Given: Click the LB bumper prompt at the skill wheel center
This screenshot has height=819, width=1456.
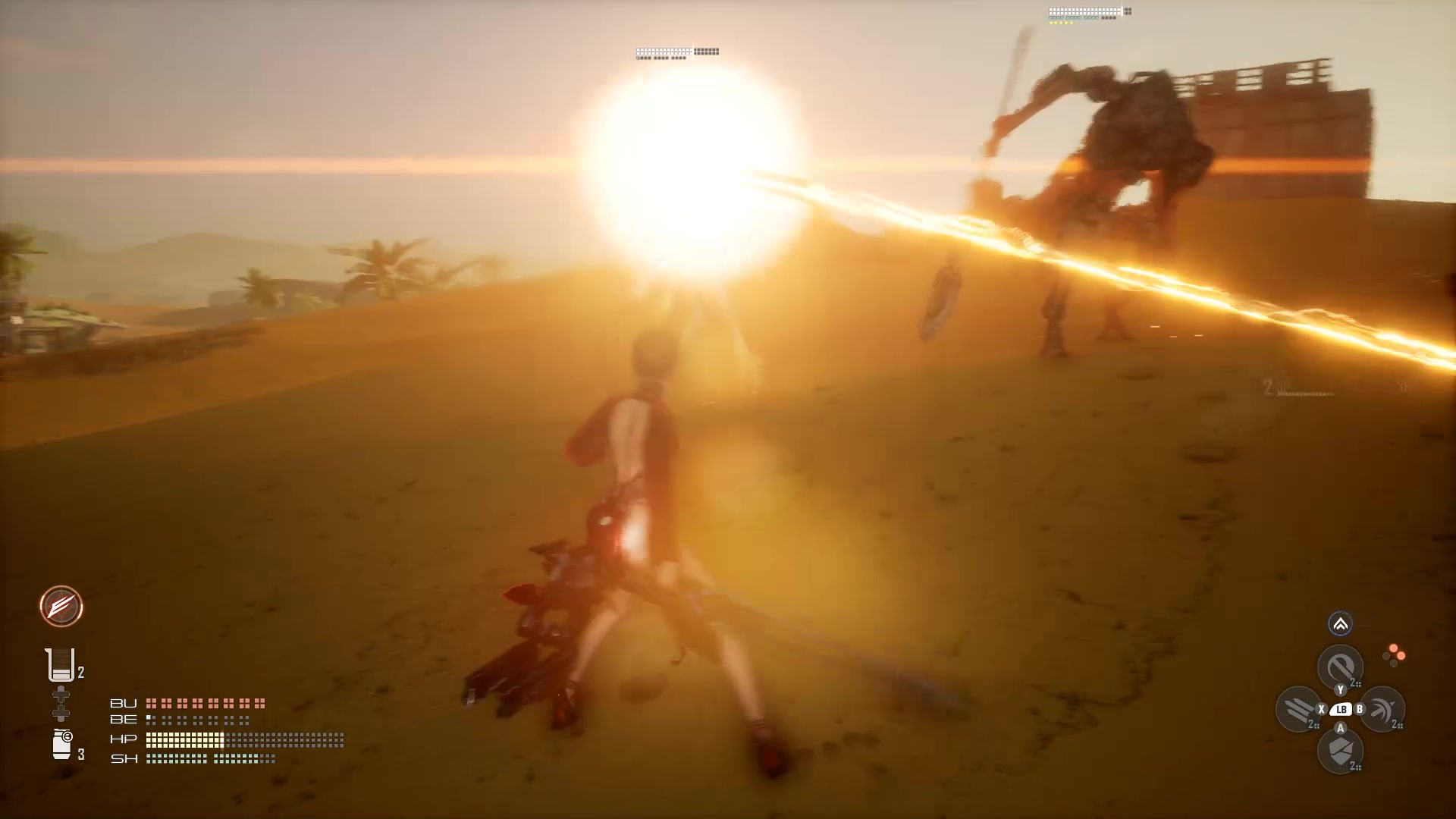Looking at the screenshot, I should [x=1341, y=710].
